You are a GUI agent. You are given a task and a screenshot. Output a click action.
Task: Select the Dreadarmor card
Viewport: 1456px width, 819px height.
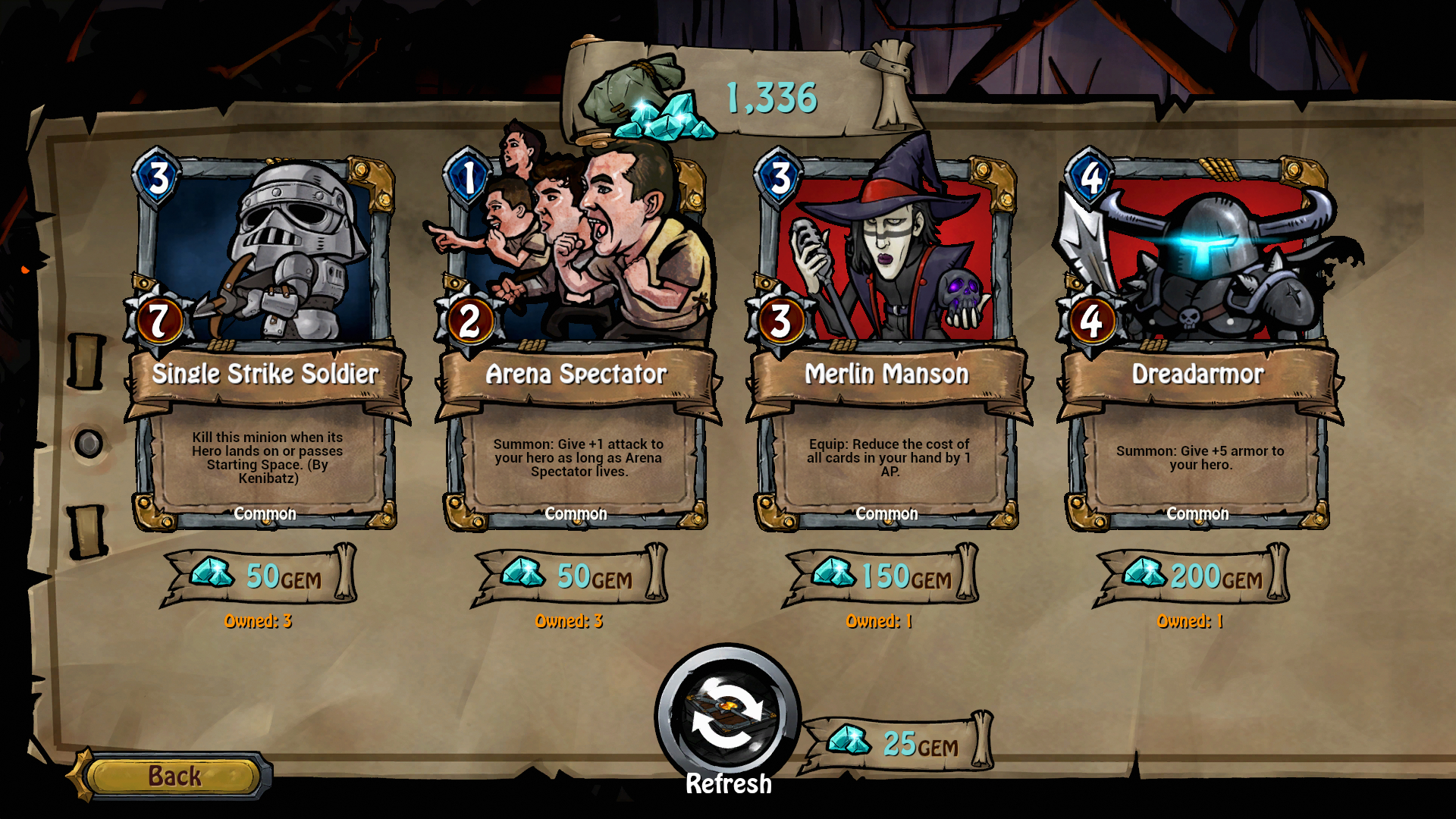pyautogui.click(x=1197, y=341)
